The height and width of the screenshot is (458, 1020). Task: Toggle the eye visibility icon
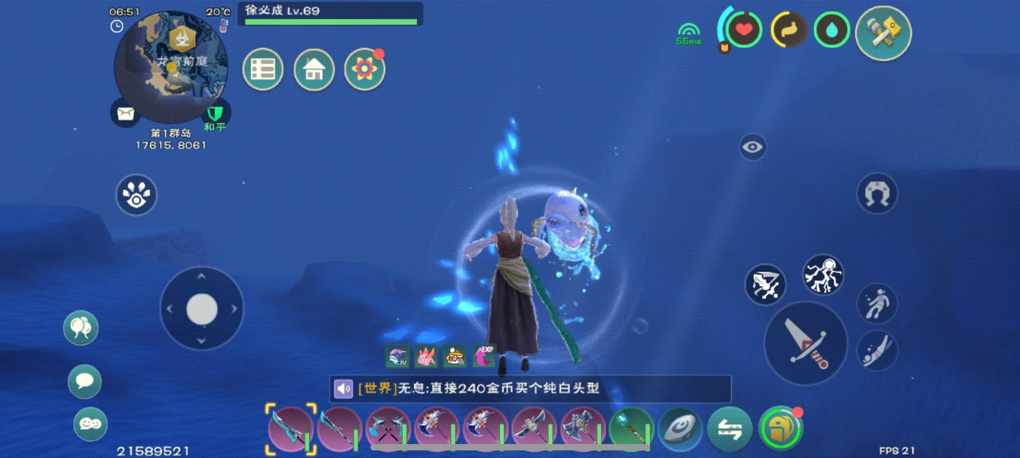tap(753, 147)
